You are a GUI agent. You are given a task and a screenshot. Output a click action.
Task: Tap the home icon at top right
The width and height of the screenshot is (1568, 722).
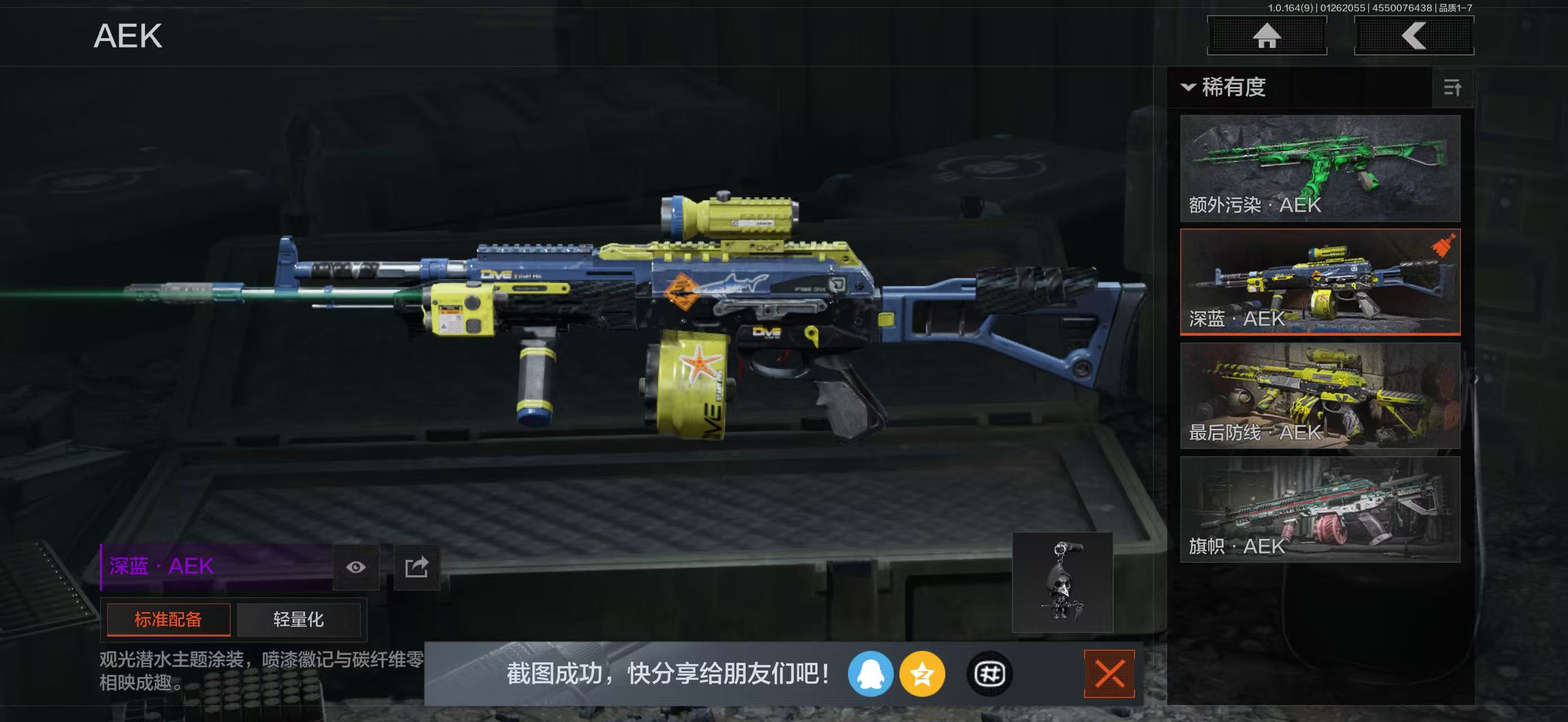(x=1267, y=37)
